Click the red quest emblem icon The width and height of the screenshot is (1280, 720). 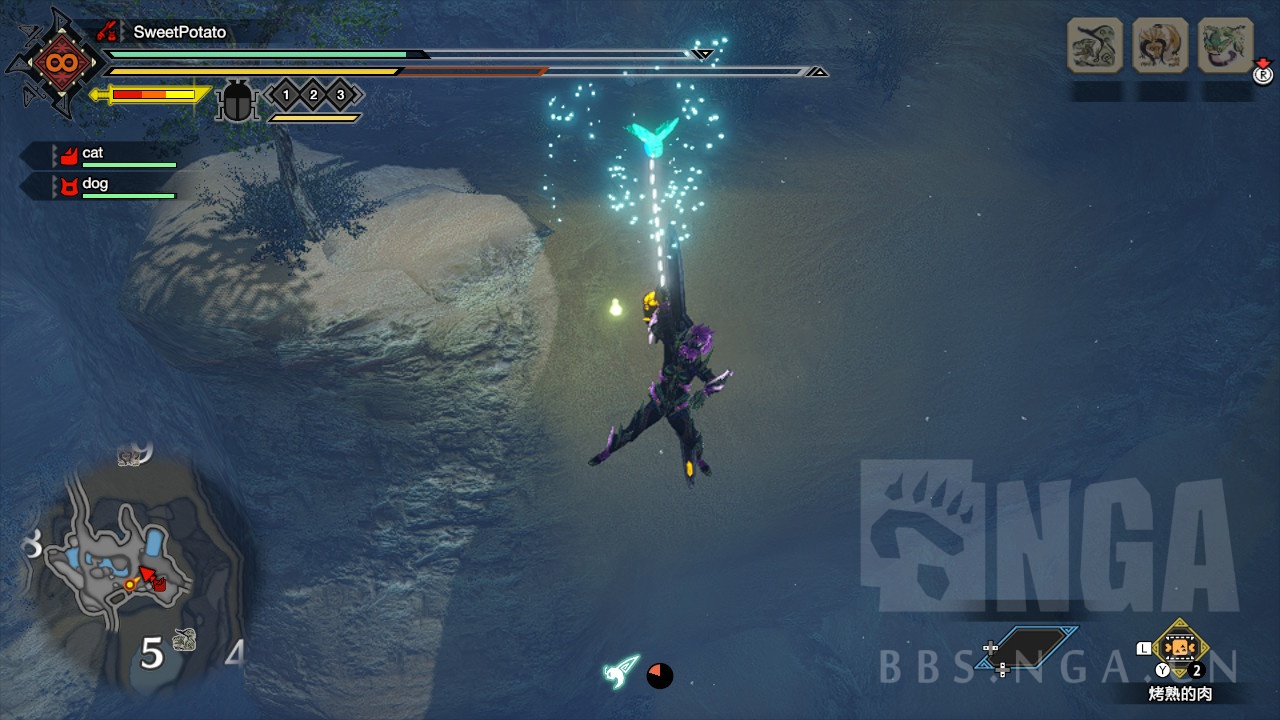point(53,63)
